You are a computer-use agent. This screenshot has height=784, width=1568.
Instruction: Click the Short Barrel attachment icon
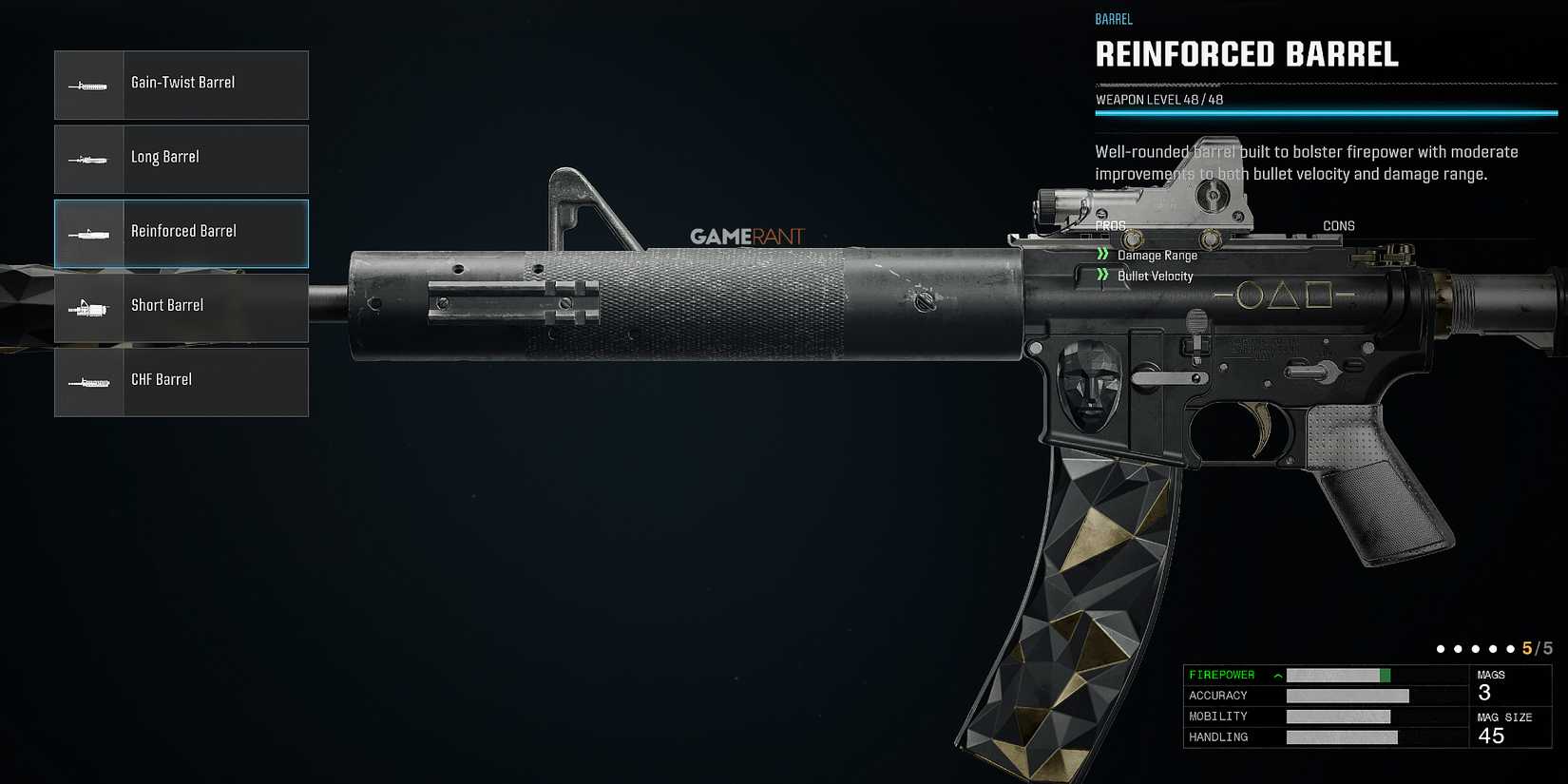click(x=89, y=307)
